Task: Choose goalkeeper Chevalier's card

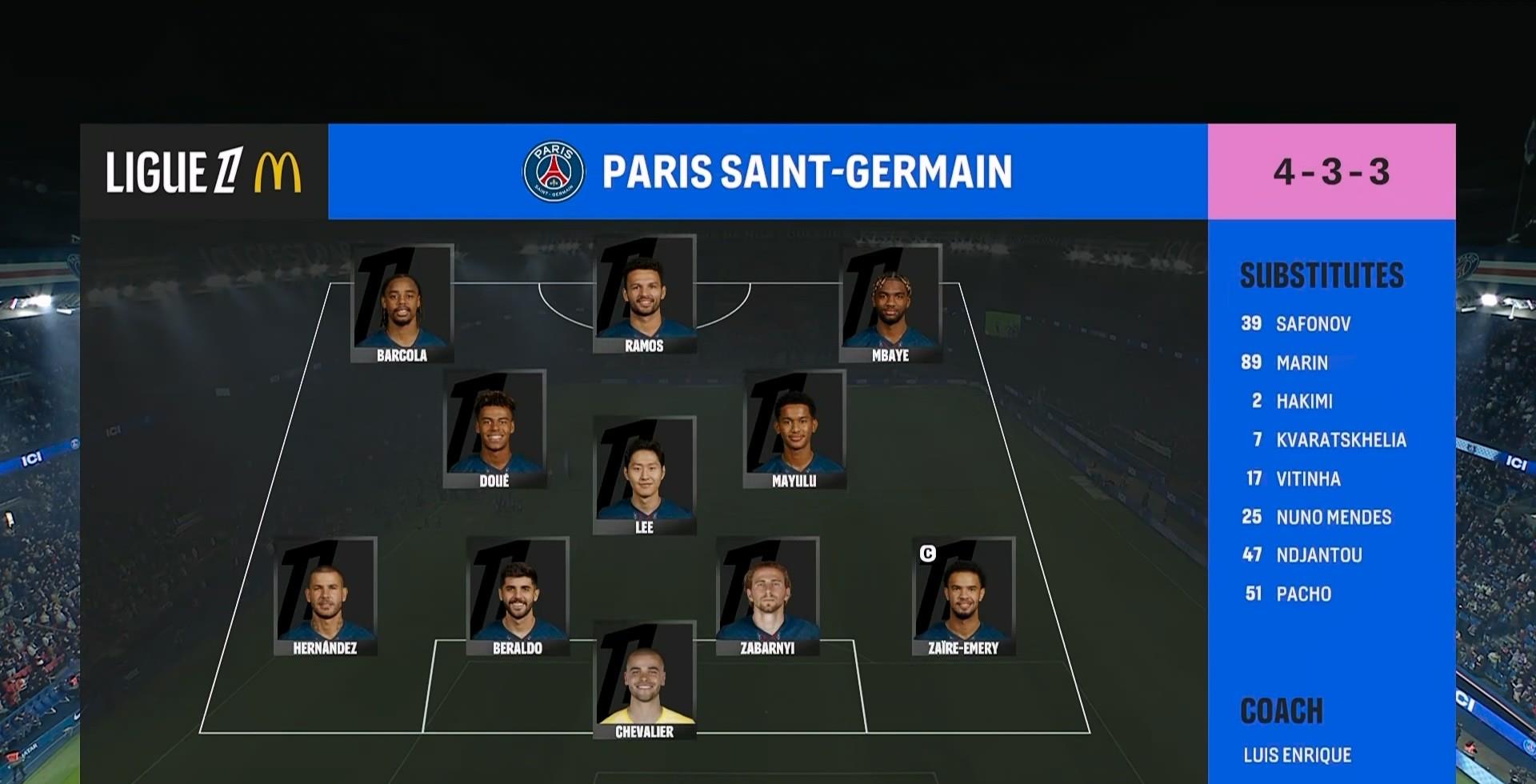Action: 644,680
